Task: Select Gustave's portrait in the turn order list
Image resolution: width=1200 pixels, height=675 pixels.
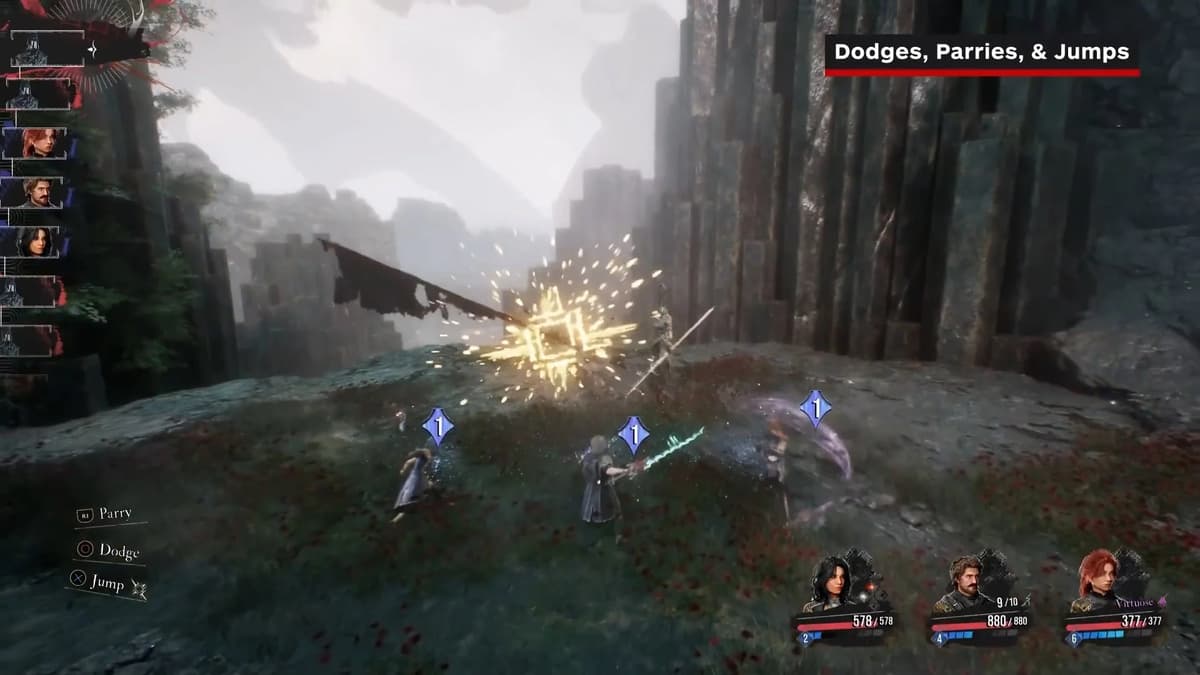Action: 38,192
